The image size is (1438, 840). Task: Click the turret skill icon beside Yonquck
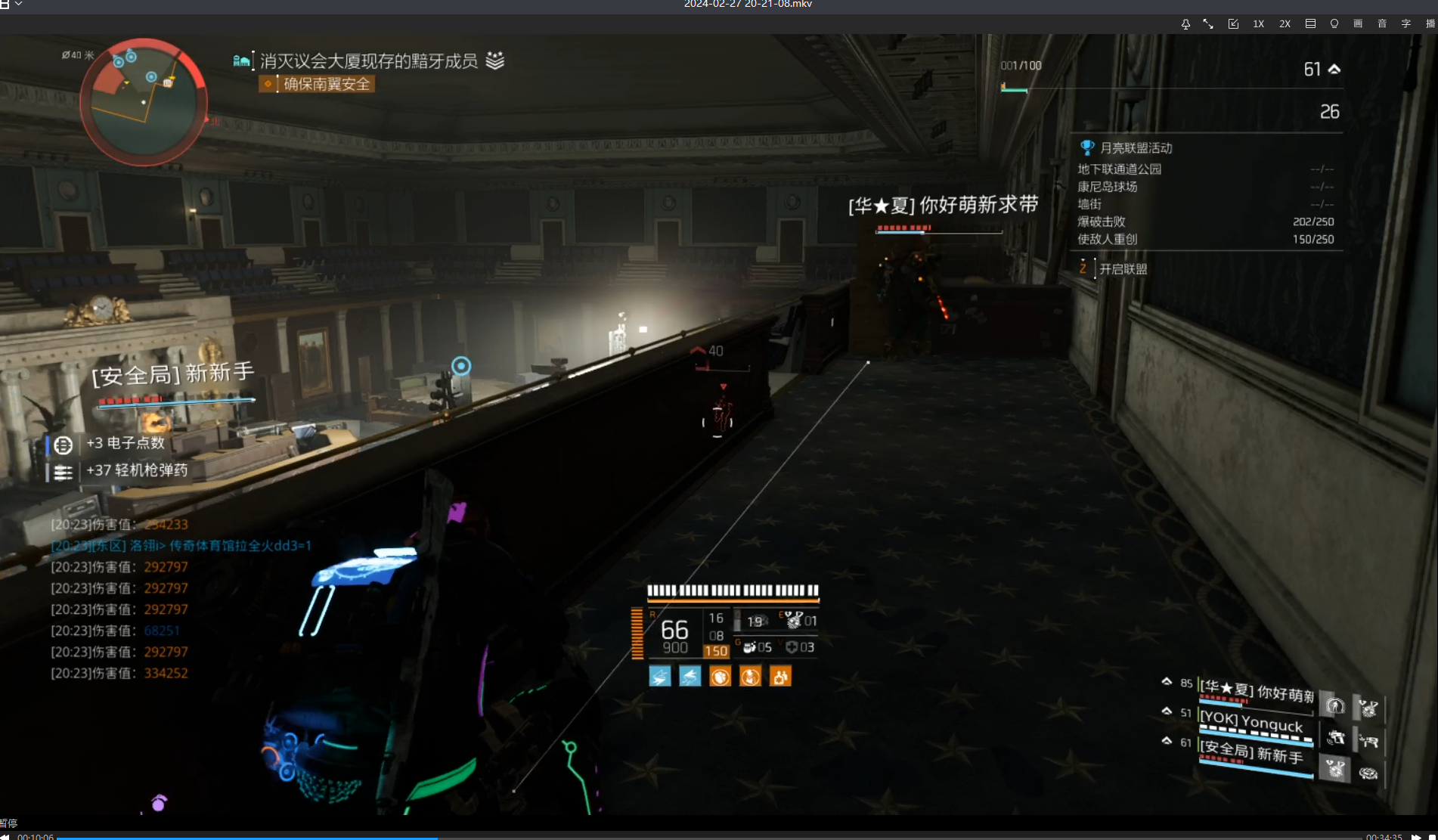(x=1335, y=738)
